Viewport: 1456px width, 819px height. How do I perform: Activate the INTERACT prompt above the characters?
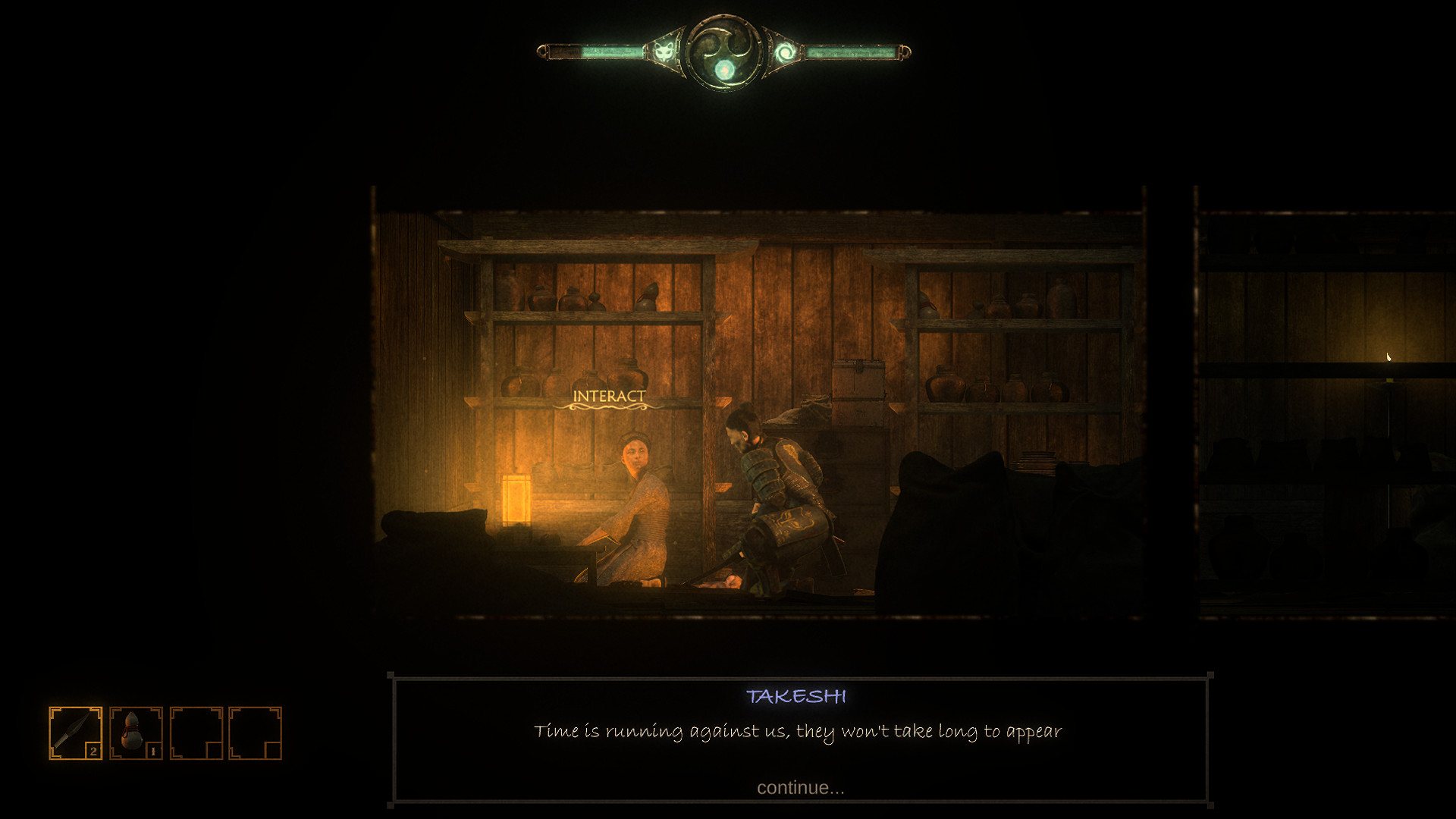(610, 394)
